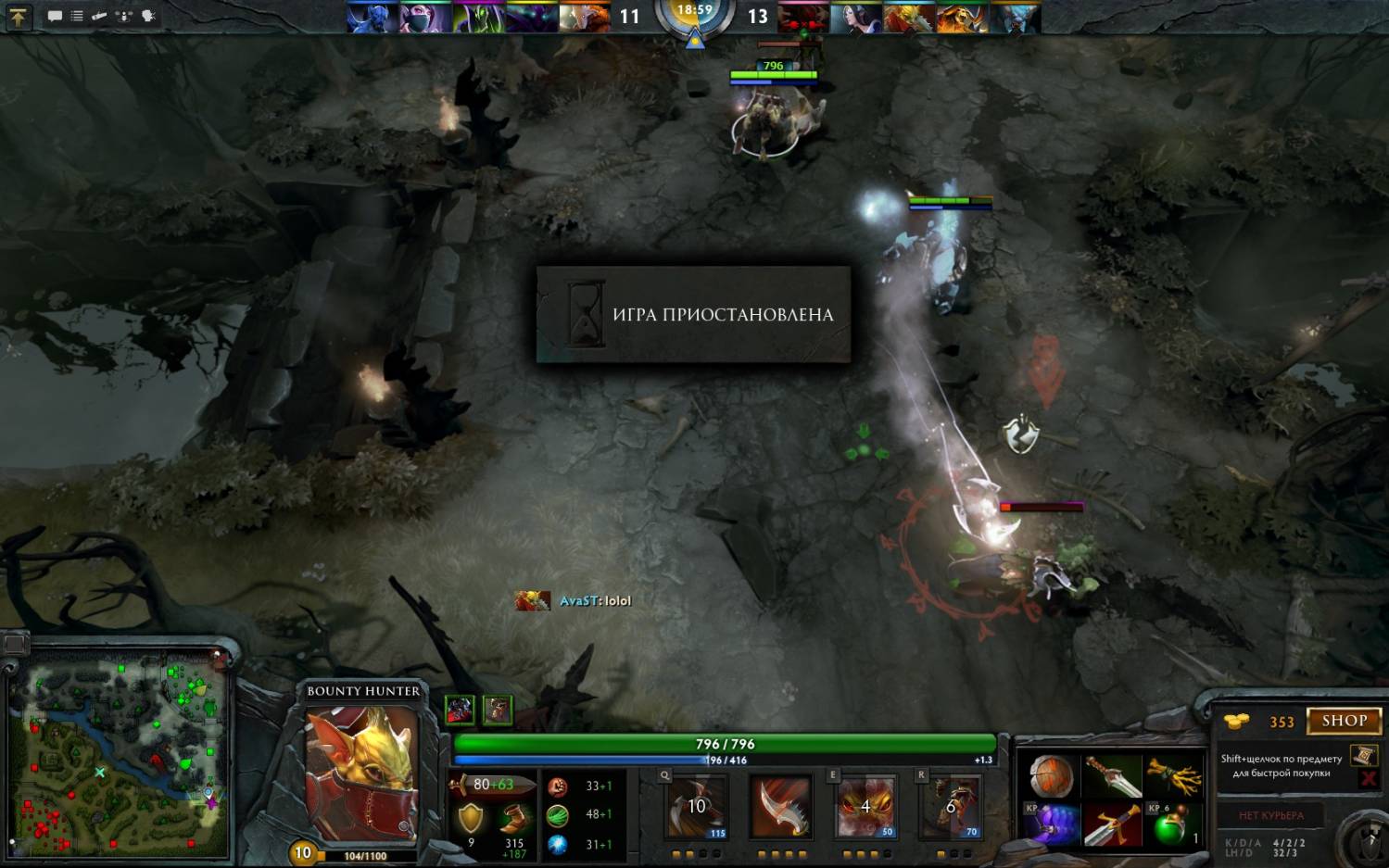1389x868 pixels.
Task: Activate the purple Phase Boots item
Action: click(x=1051, y=824)
